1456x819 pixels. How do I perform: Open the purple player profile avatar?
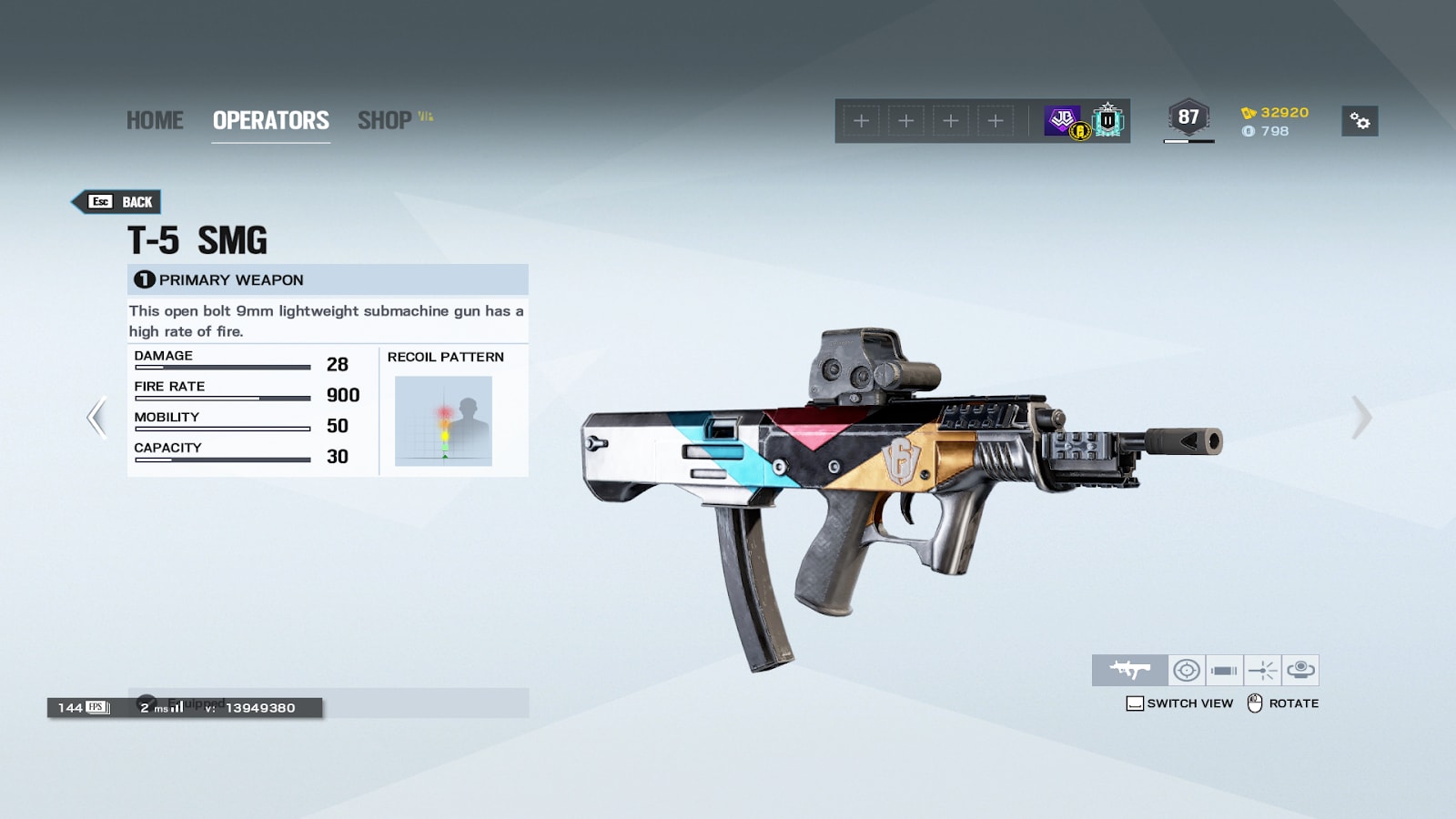(1063, 120)
